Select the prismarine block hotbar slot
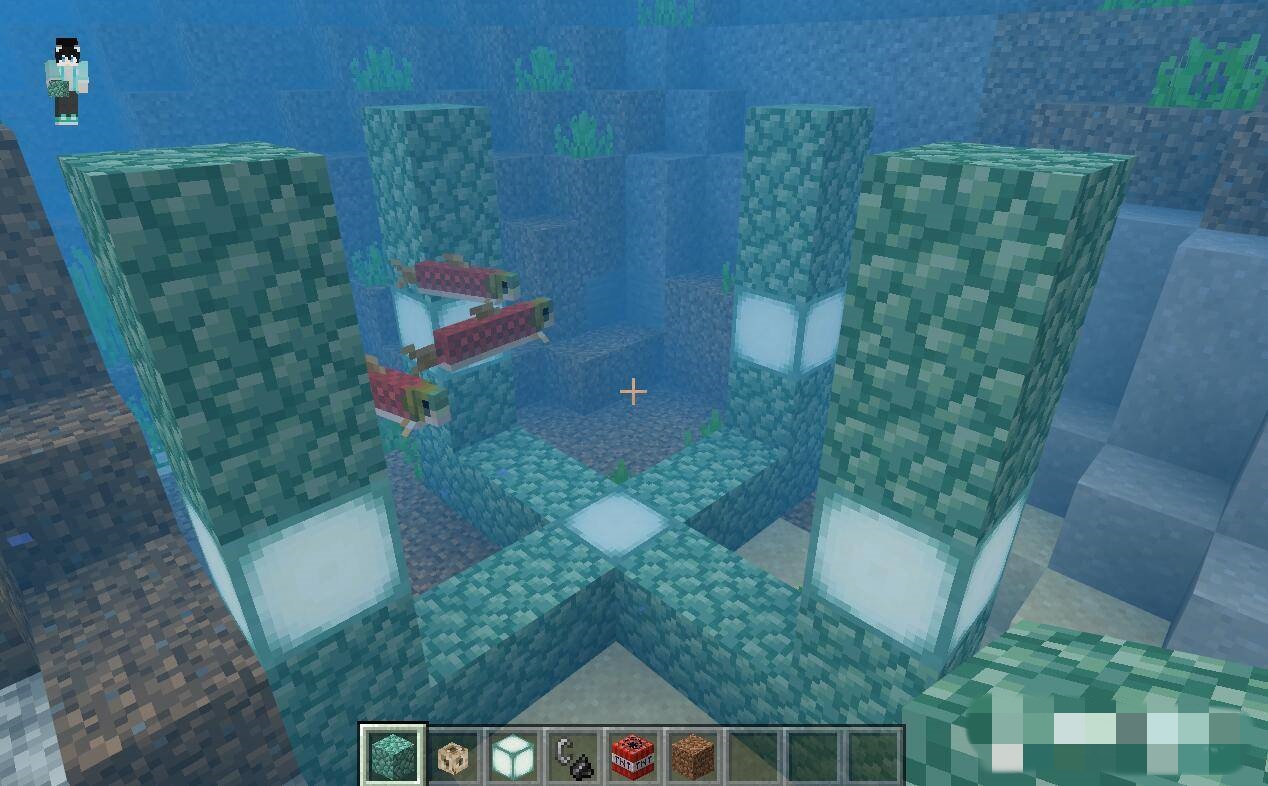Image resolution: width=1268 pixels, height=786 pixels. 392,755
